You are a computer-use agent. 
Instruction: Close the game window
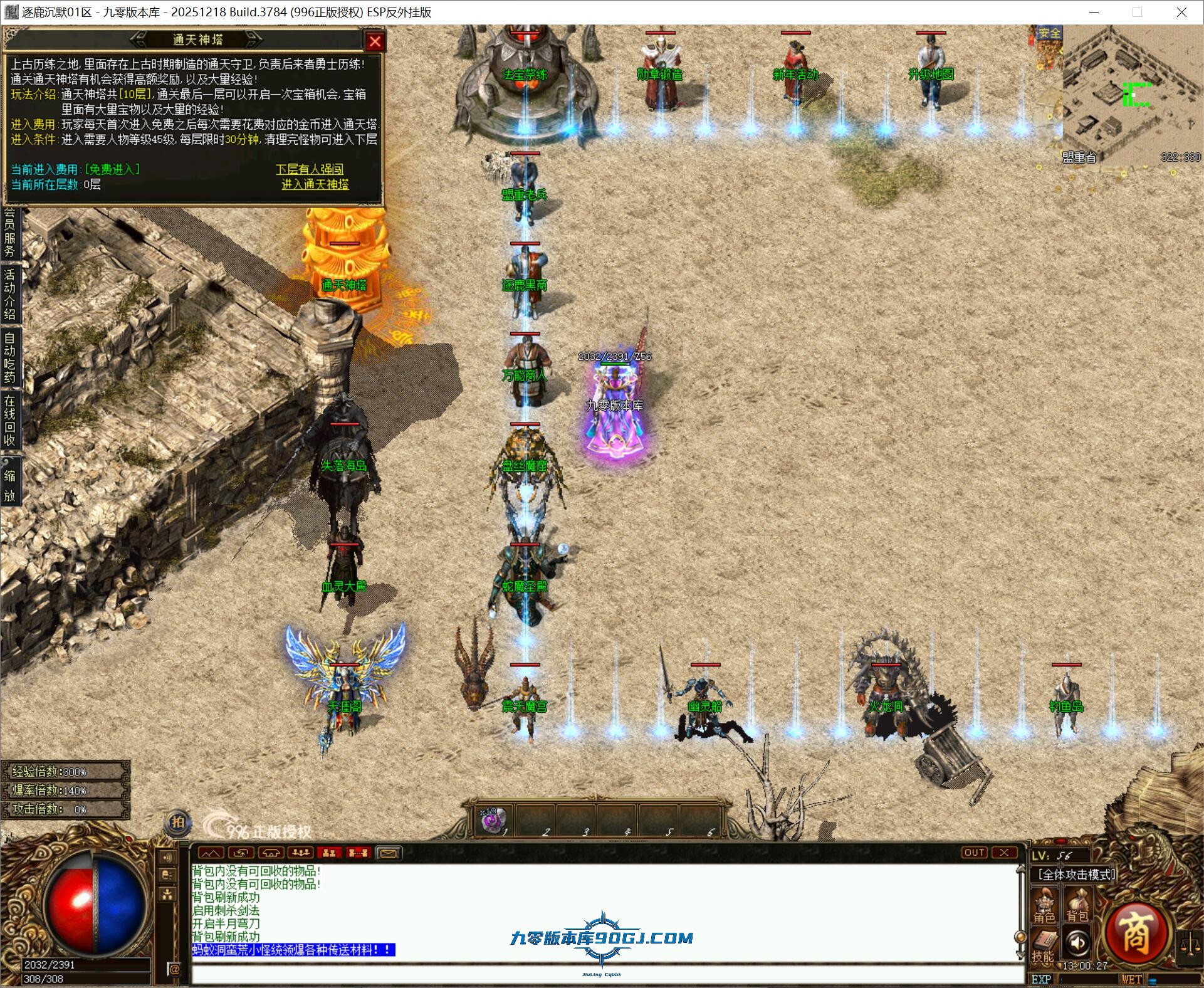tap(1181, 12)
